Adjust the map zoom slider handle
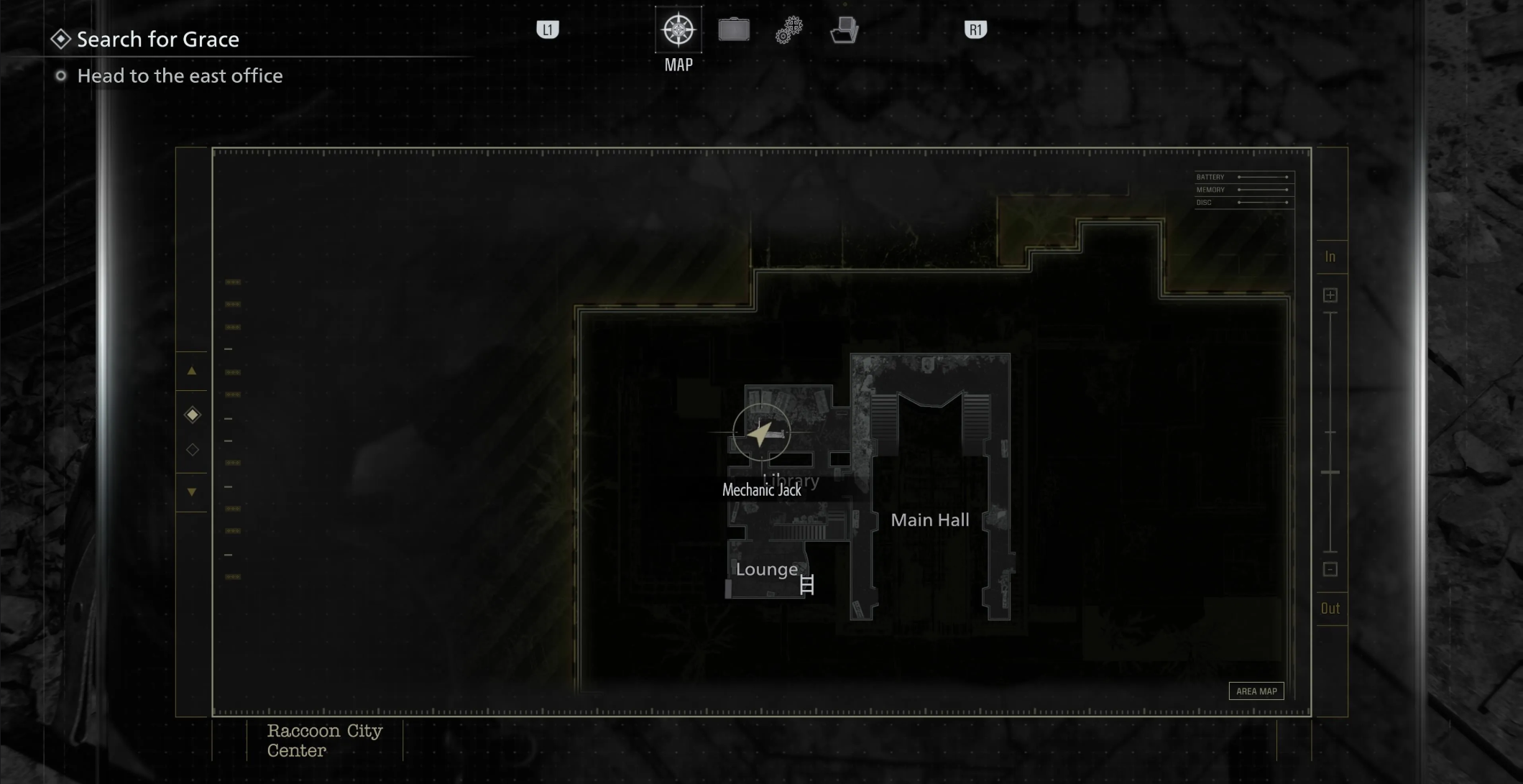Screen dimensions: 1523x784 (1330, 472)
